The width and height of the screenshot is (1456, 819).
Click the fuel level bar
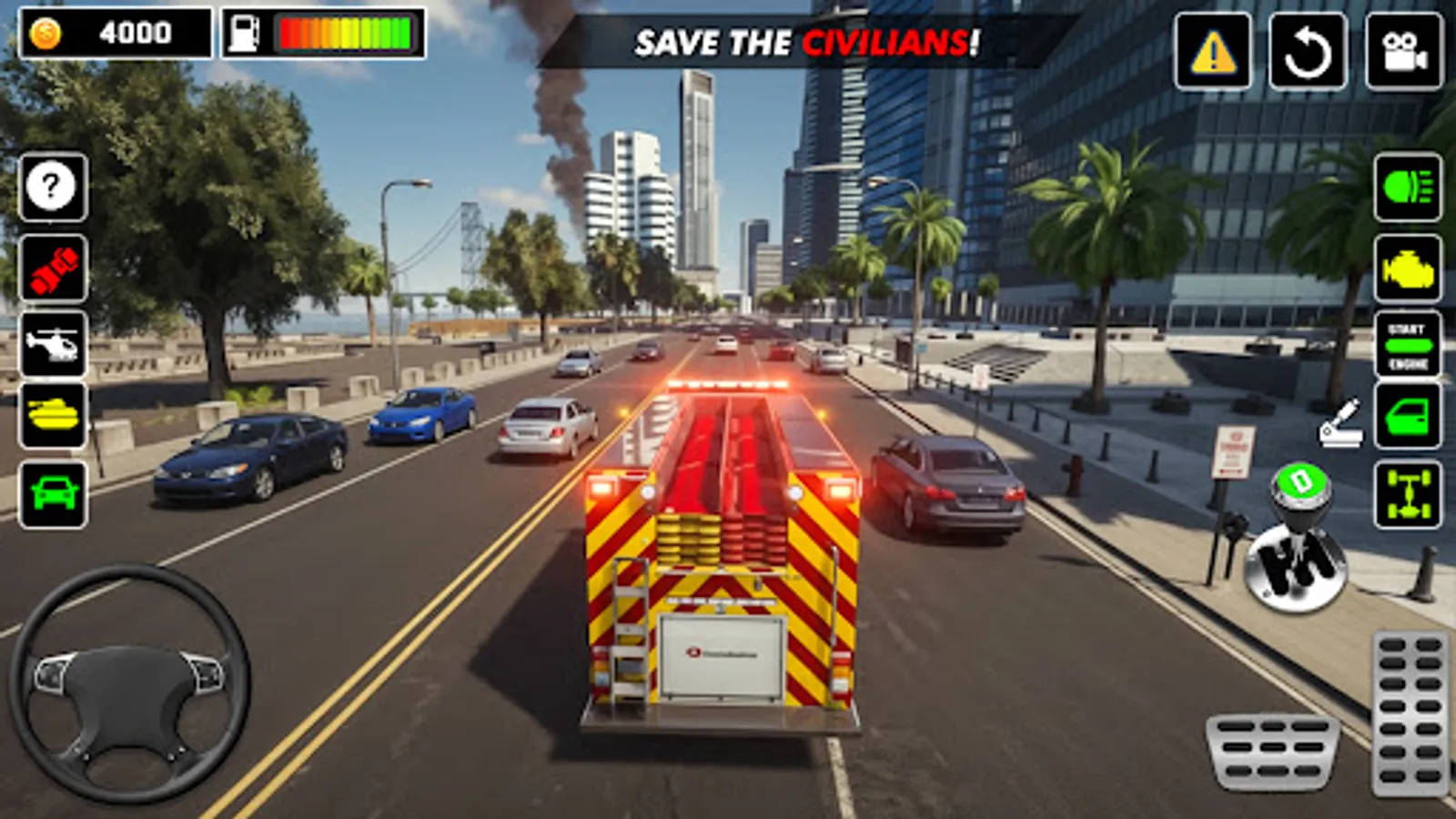[x=346, y=31]
